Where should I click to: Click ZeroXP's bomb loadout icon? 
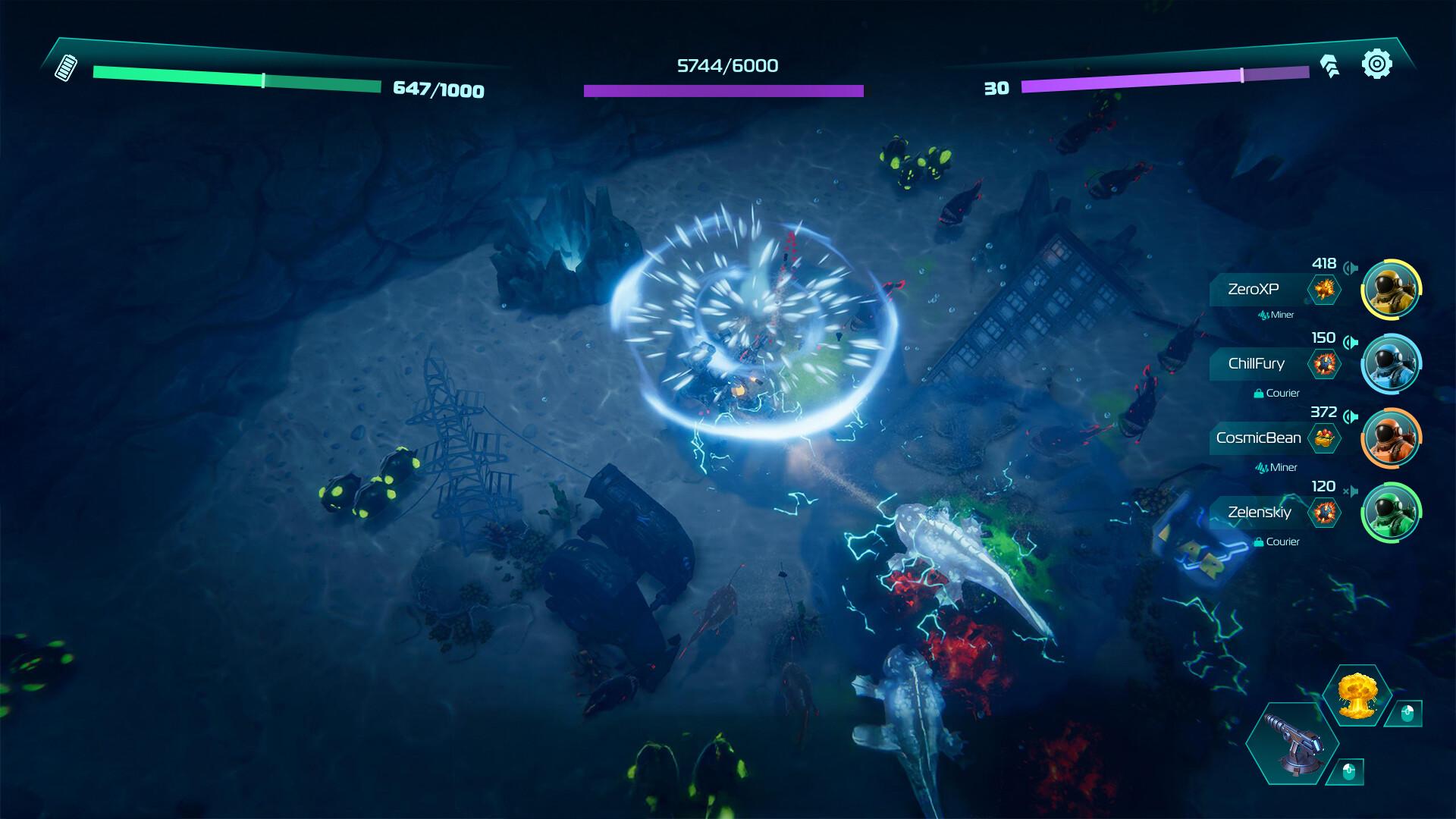click(x=1325, y=287)
